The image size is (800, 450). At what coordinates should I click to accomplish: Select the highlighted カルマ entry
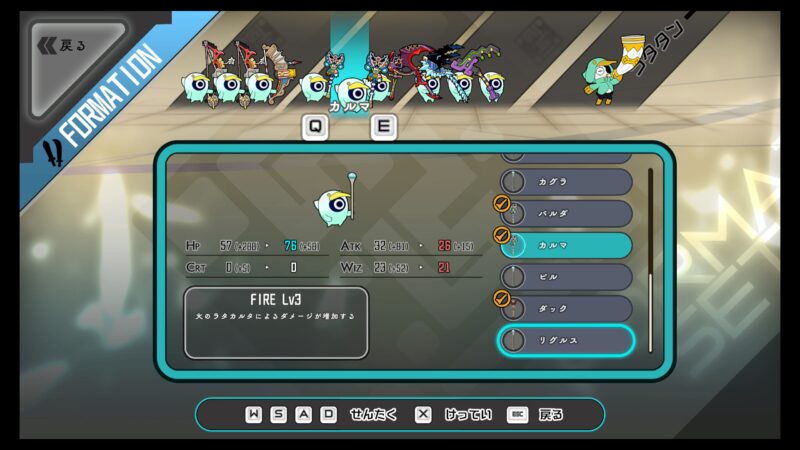point(566,245)
